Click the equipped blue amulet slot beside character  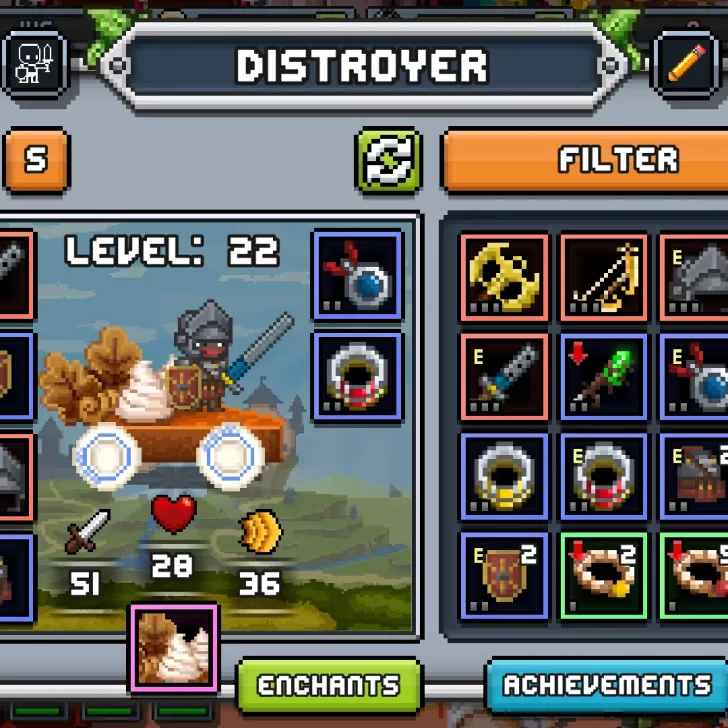coord(358,275)
